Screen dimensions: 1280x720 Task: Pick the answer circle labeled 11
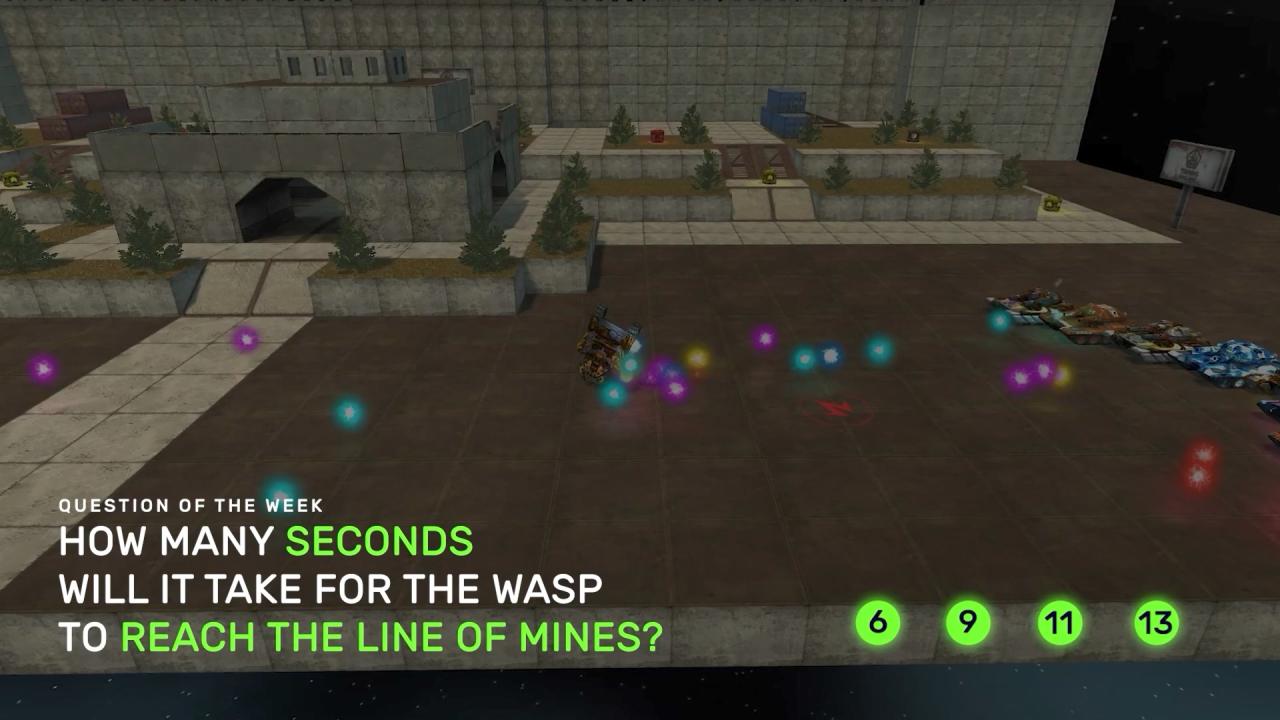(1059, 623)
